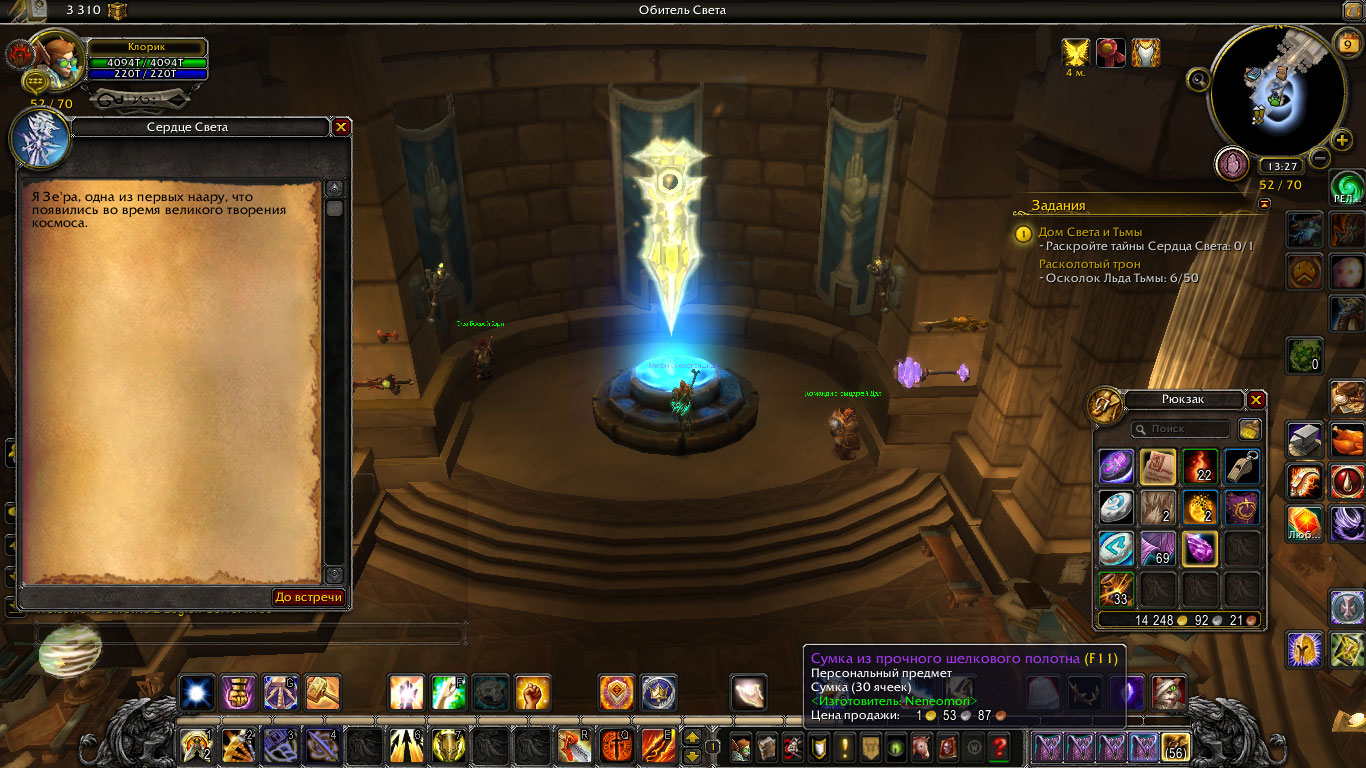Select the purple tabard with the gold sun
1366x768 pixels.
(x=1242, y=508)
